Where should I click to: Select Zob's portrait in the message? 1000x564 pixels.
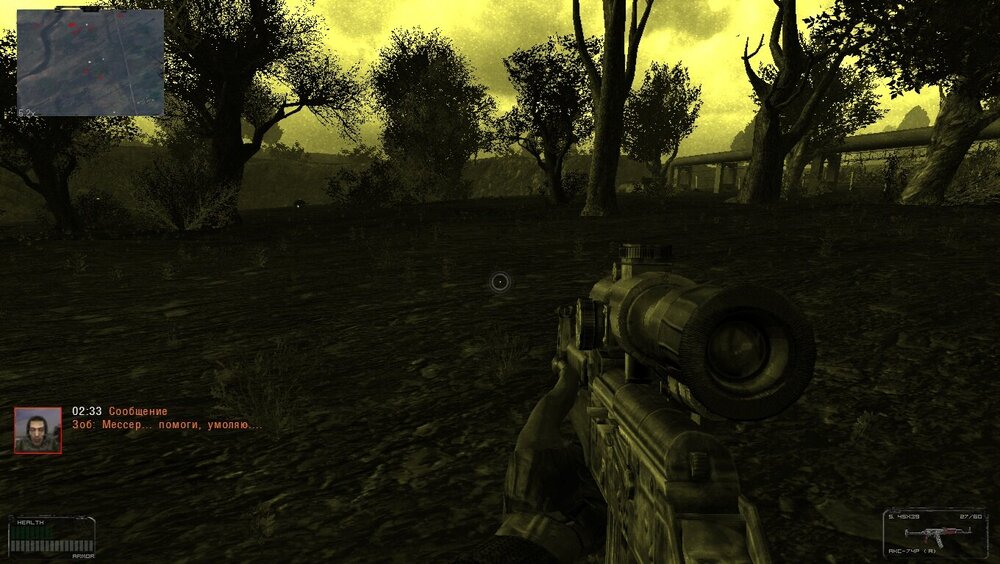(x=38, y=430)
